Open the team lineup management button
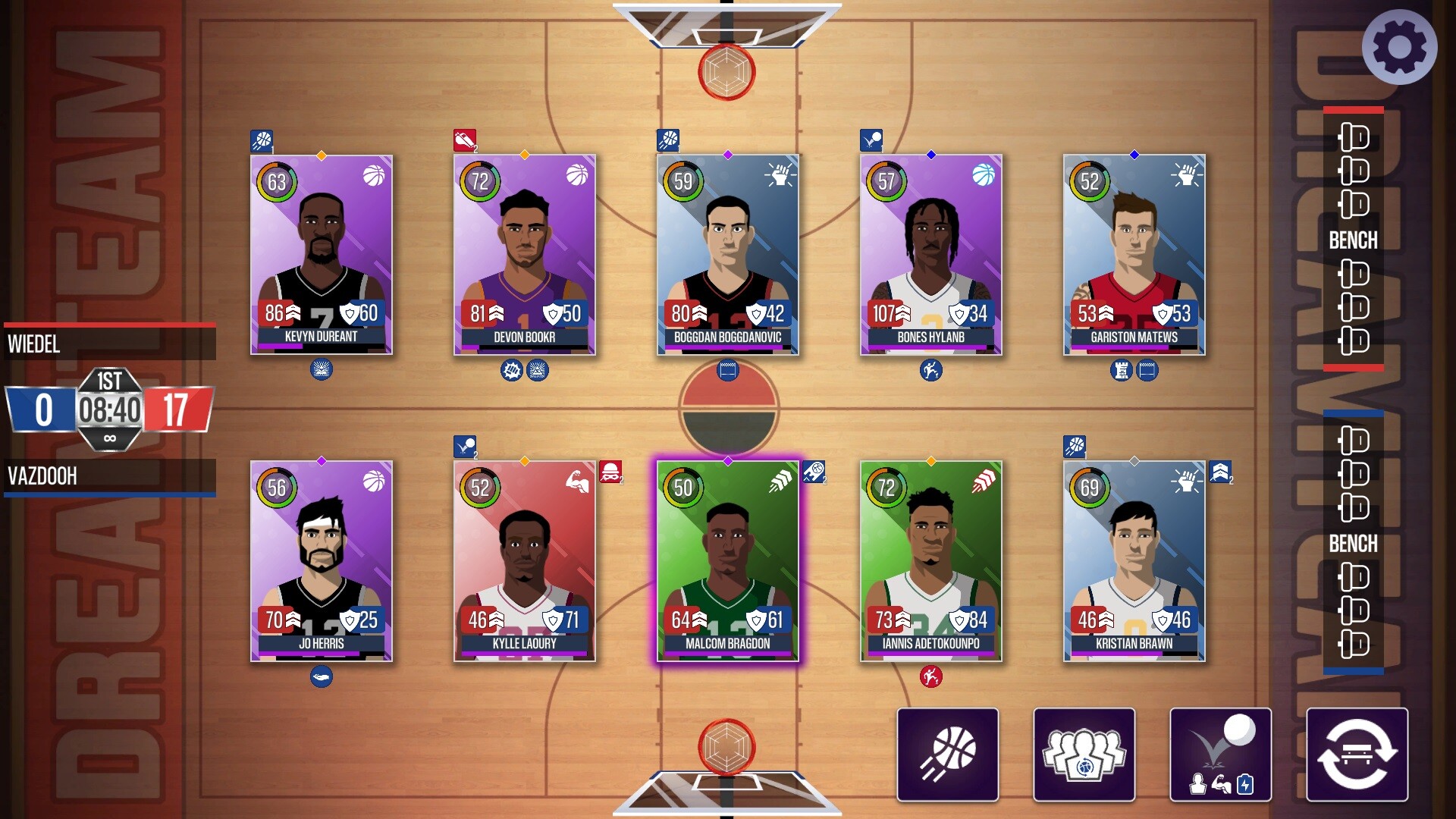The height and width of the screenshot is (819, 1456). tap(1084, 753)
